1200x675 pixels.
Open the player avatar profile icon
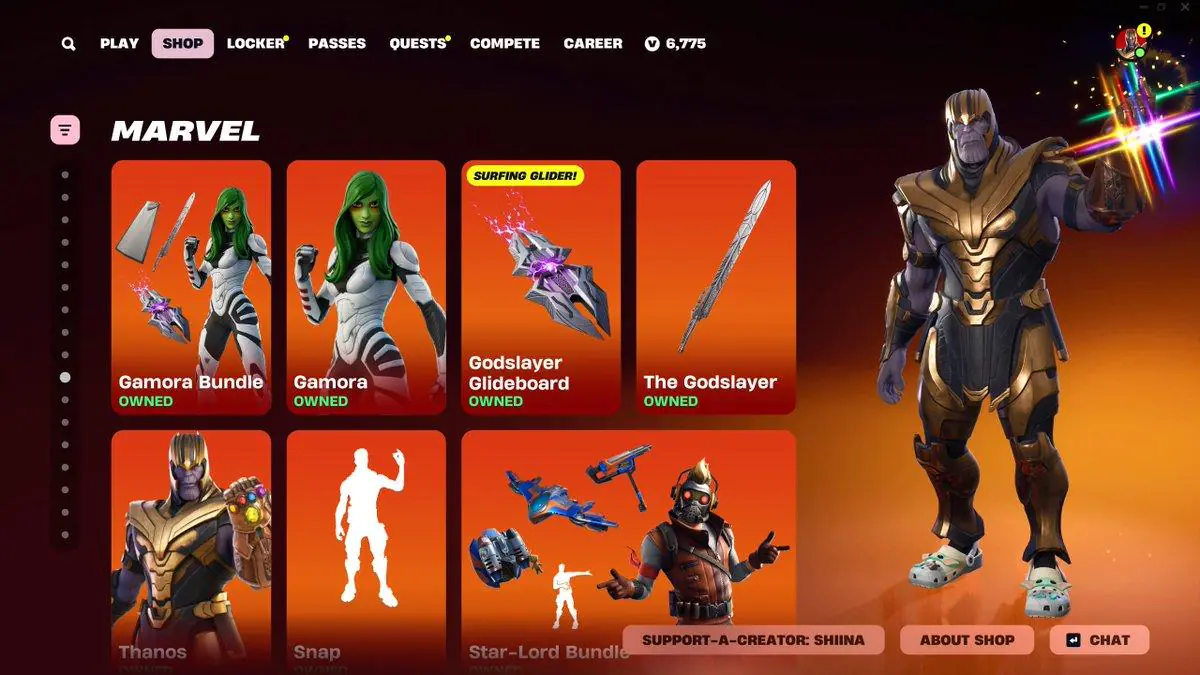[x=1130, y=42]
